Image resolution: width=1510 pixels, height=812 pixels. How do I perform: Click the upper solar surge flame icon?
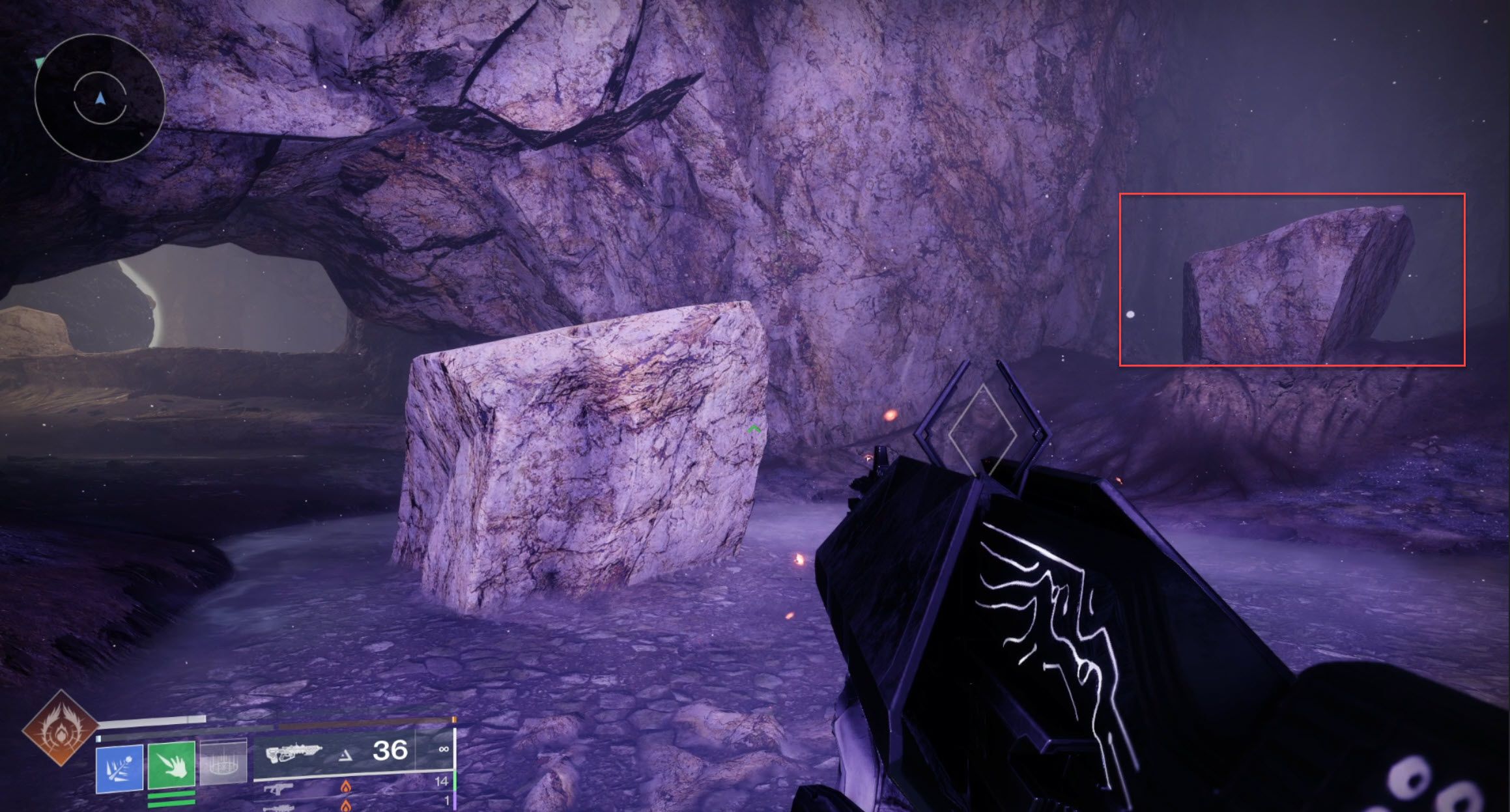346,789
